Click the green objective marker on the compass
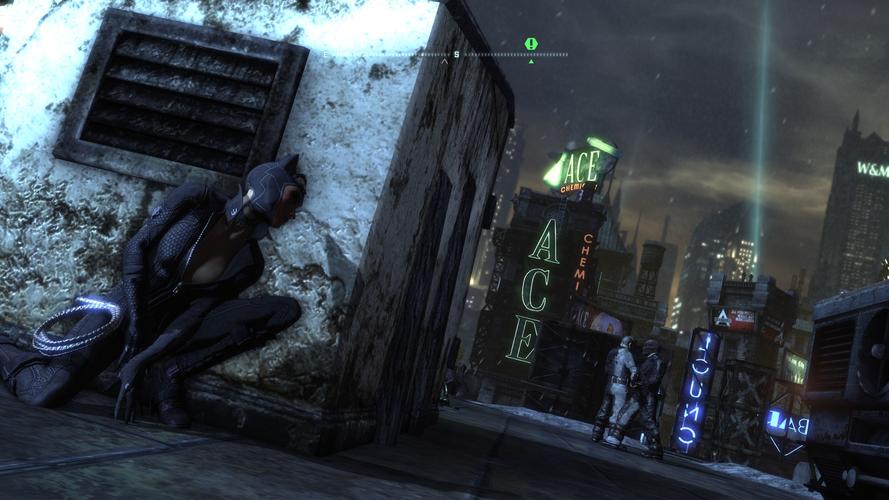The image size is (889, 500). coord(531,44)
